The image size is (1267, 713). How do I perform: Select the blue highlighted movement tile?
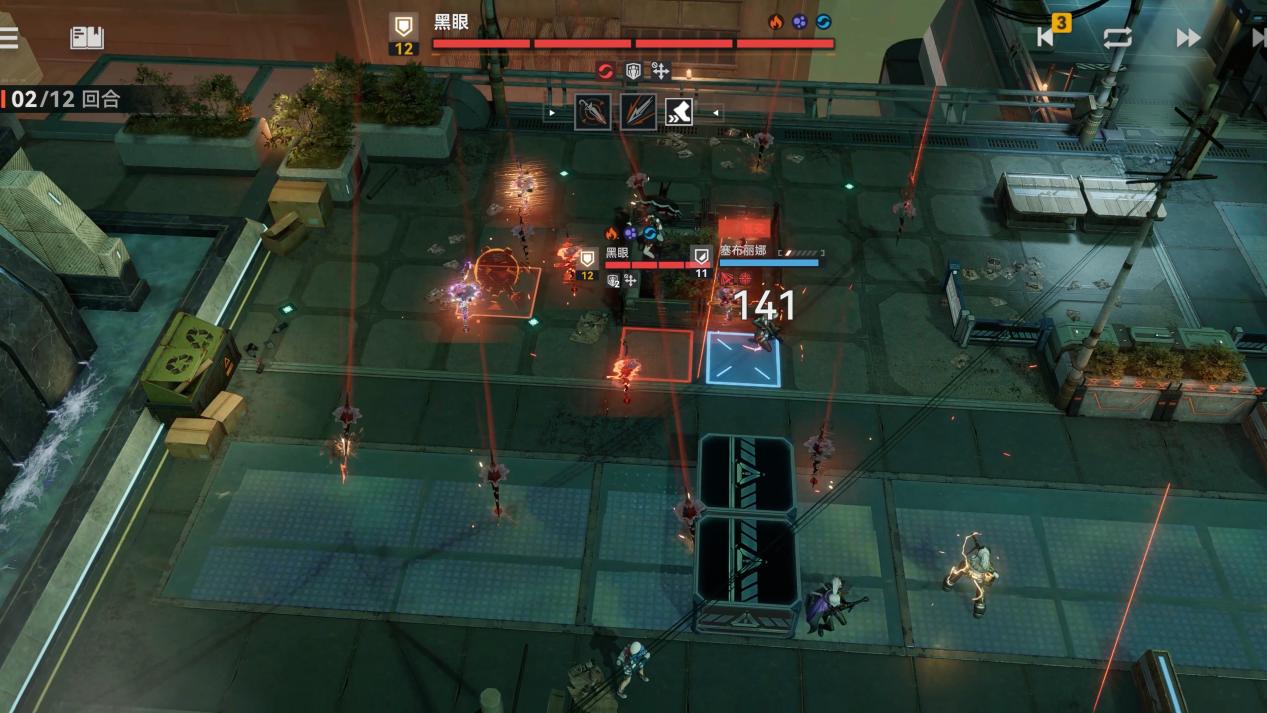pos(744,358)
